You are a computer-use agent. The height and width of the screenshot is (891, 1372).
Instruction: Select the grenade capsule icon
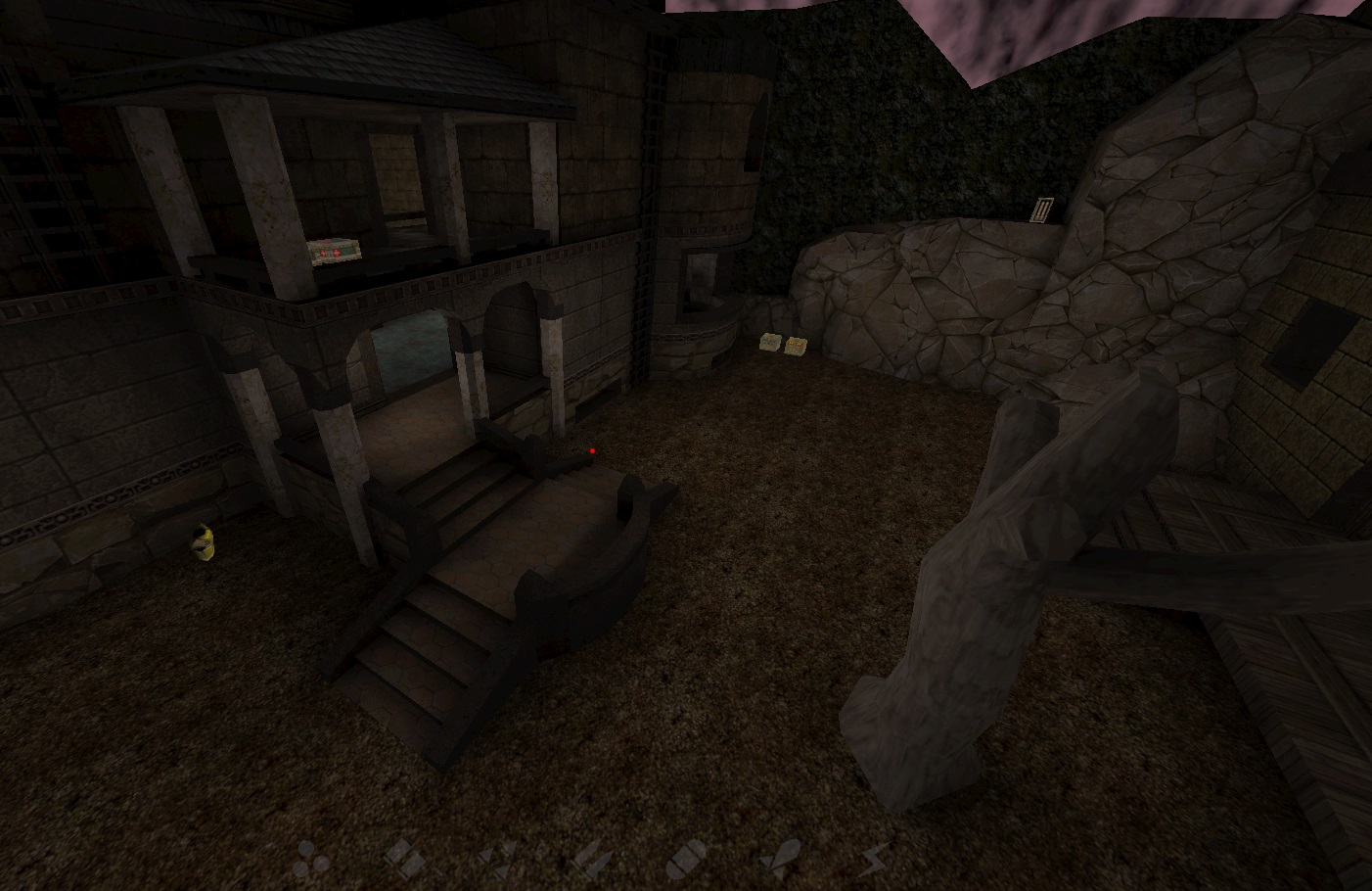point(687,856)
